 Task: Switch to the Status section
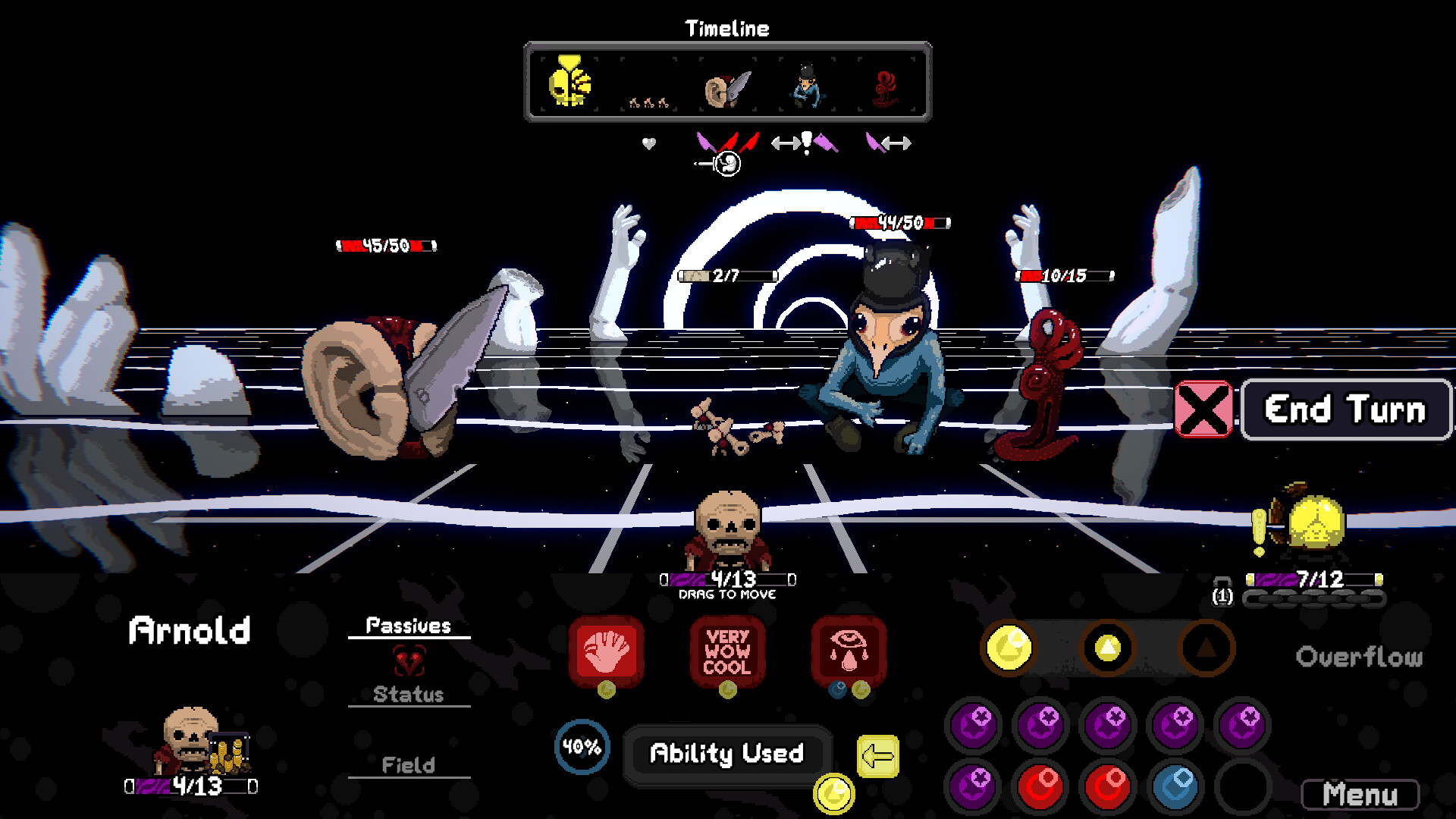pos(409,694)
